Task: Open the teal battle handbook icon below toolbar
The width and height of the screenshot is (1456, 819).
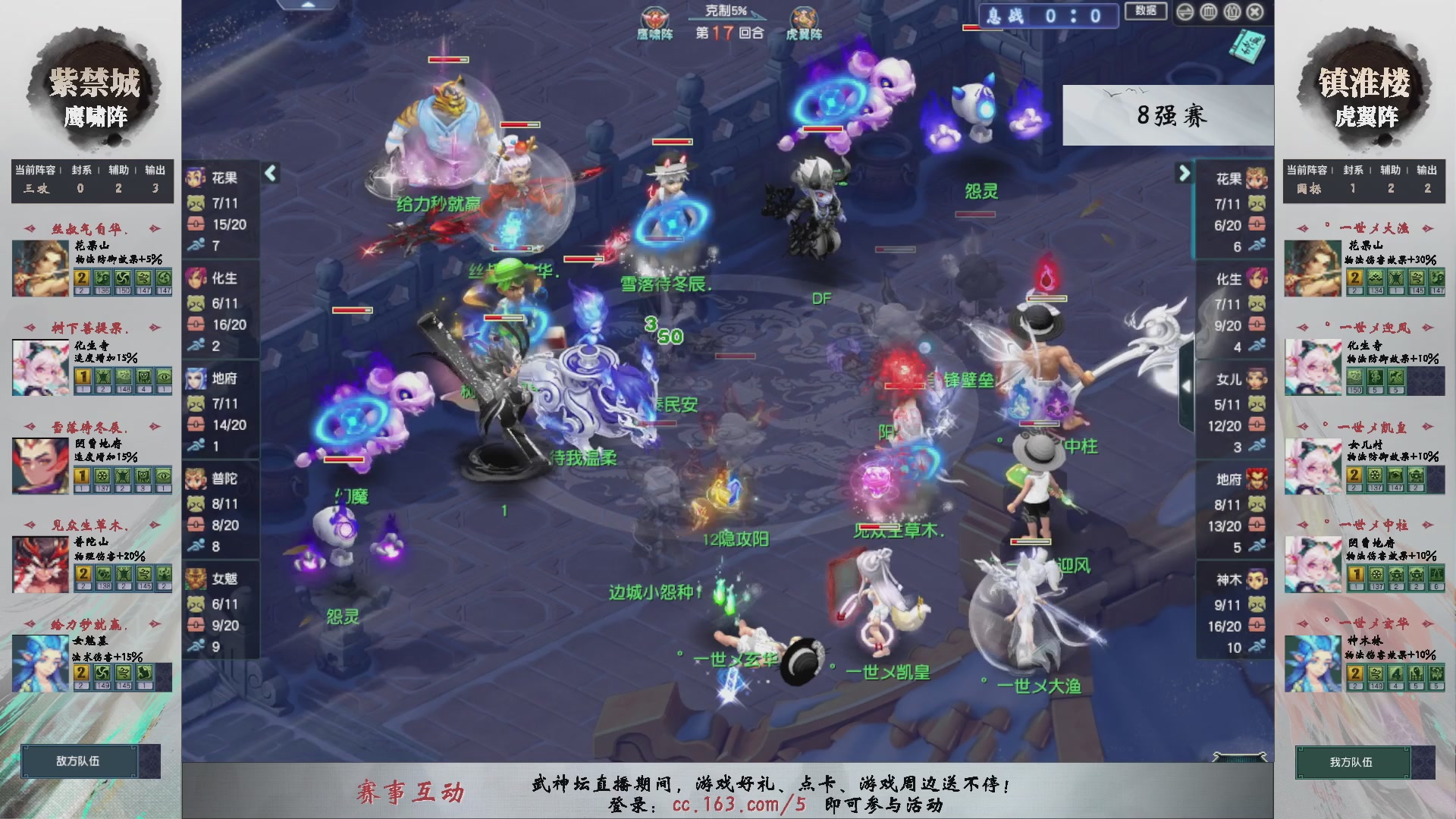Action: tap(1247, 45)
